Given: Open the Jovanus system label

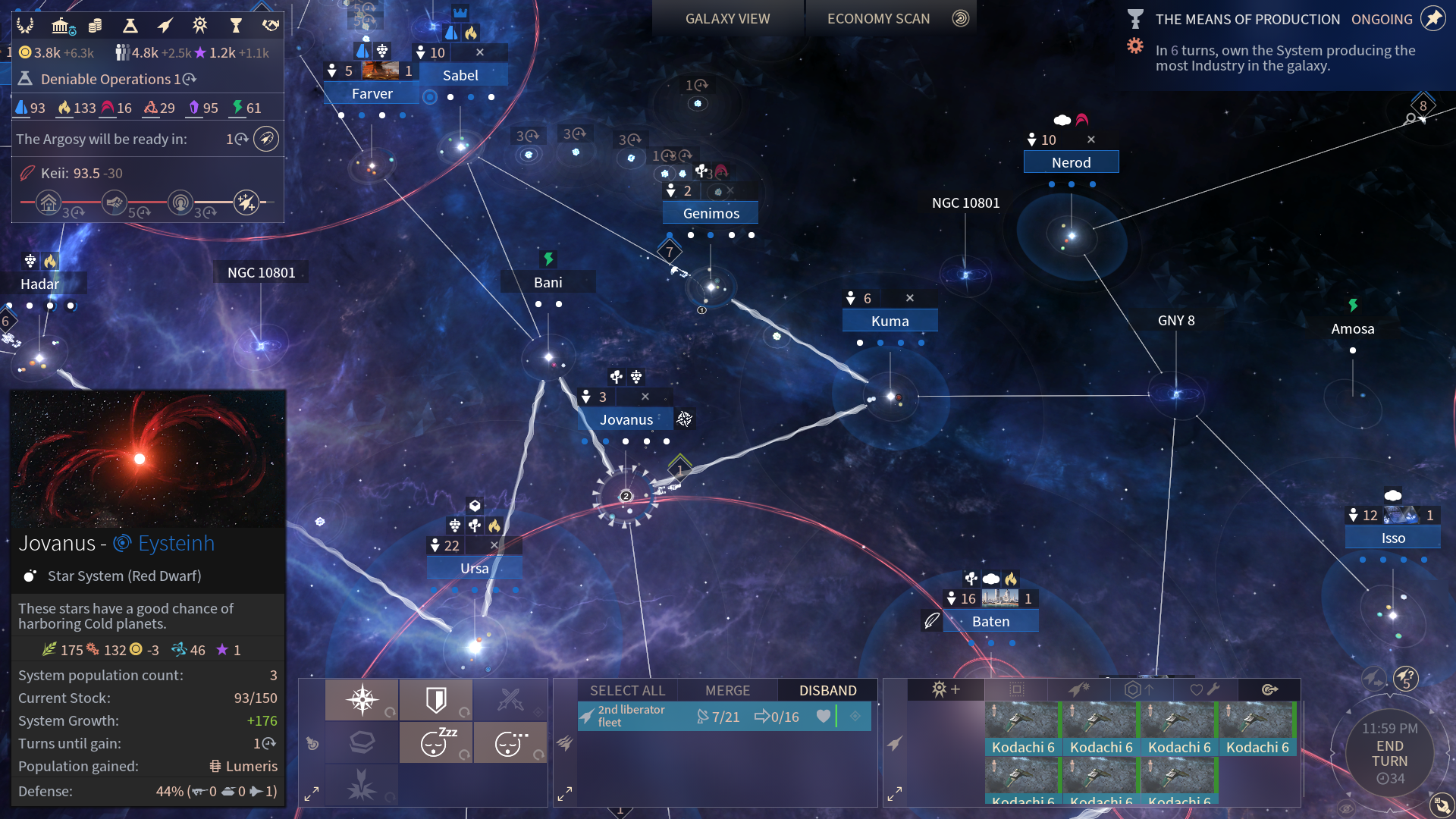Looking at the screenshot, I should pos(626,419).
